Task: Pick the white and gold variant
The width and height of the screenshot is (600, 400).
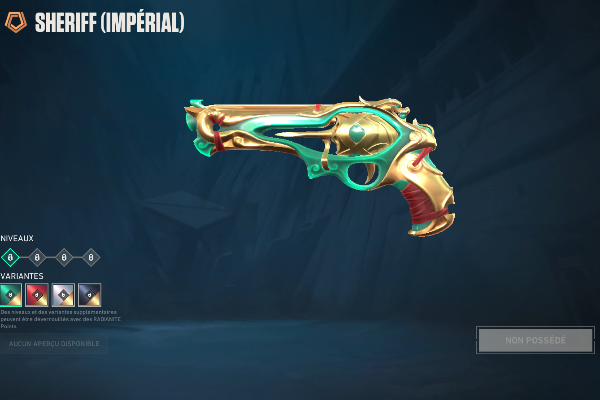Action: 63,294
